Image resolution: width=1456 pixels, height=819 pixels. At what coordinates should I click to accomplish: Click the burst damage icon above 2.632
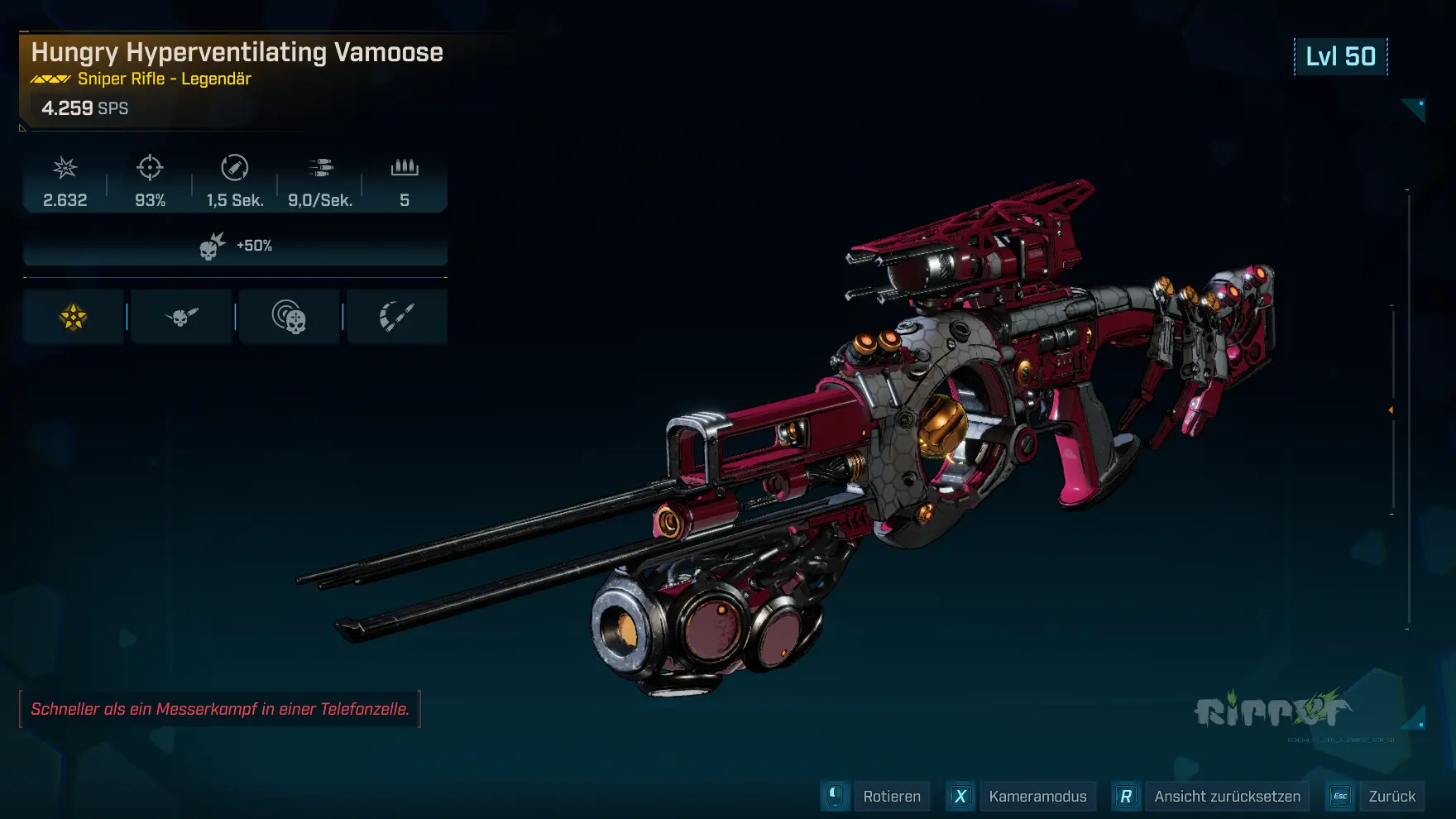(x=65, y=169)
